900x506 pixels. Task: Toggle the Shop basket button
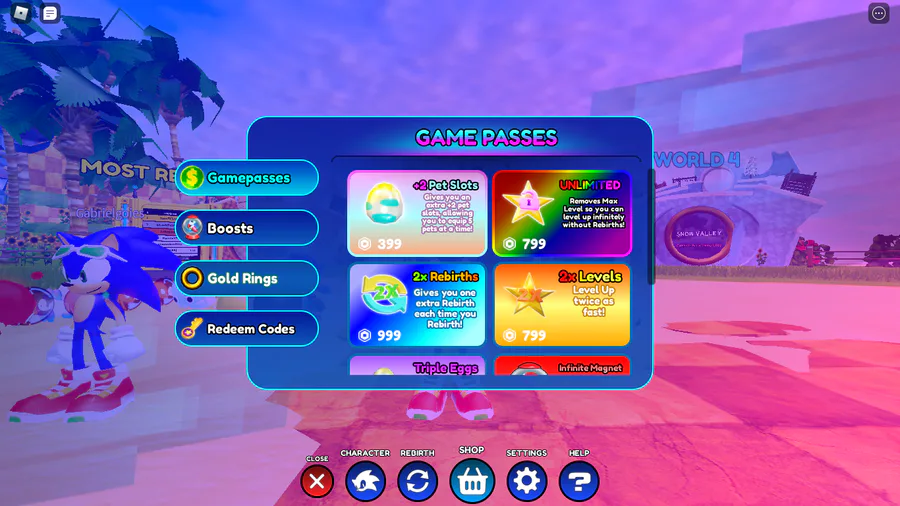[472, 481]
